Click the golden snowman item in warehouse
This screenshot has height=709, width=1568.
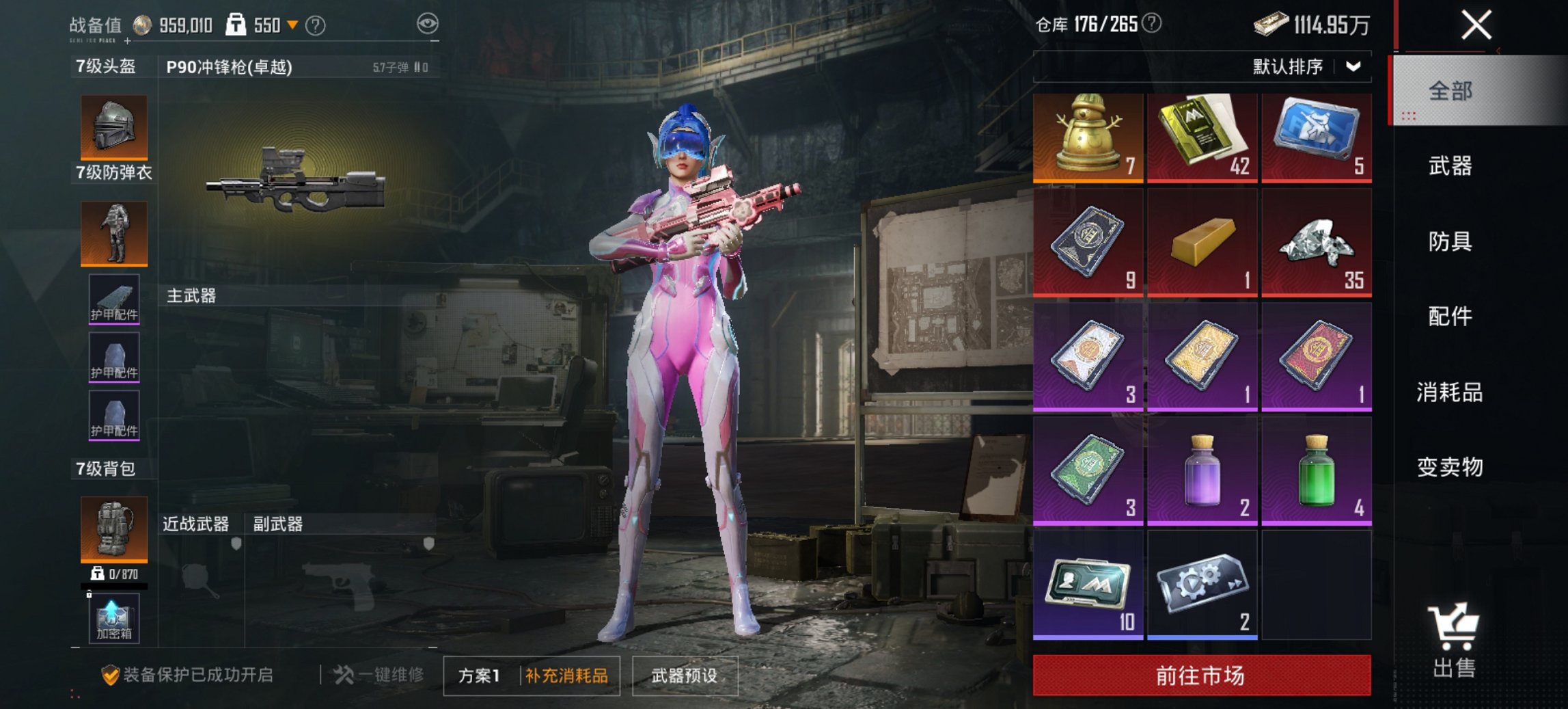[1086, 137]
